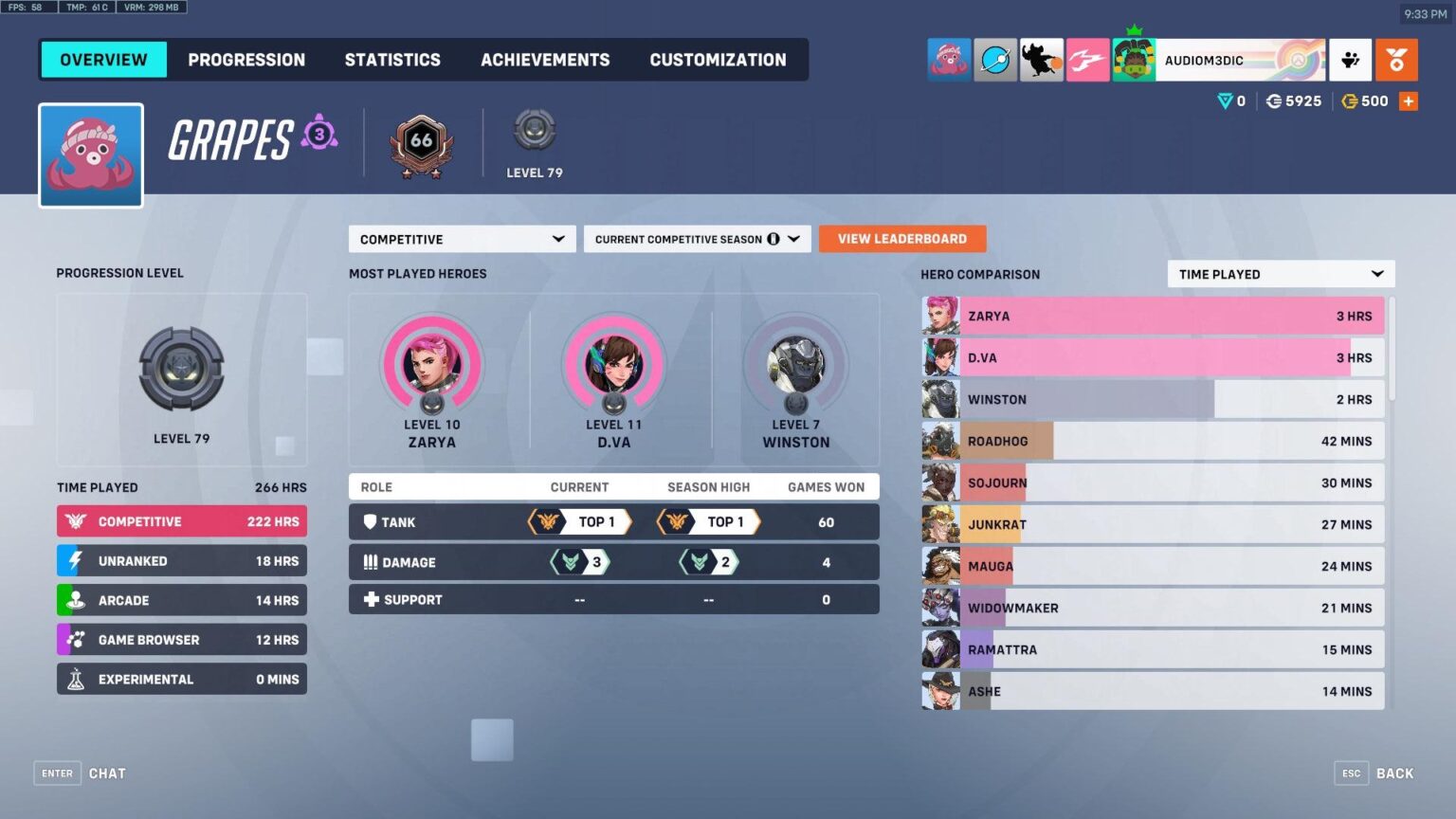Open the social menu via the groups icon
This screenshot has height=819, width=1456.
click(1350, 59)
